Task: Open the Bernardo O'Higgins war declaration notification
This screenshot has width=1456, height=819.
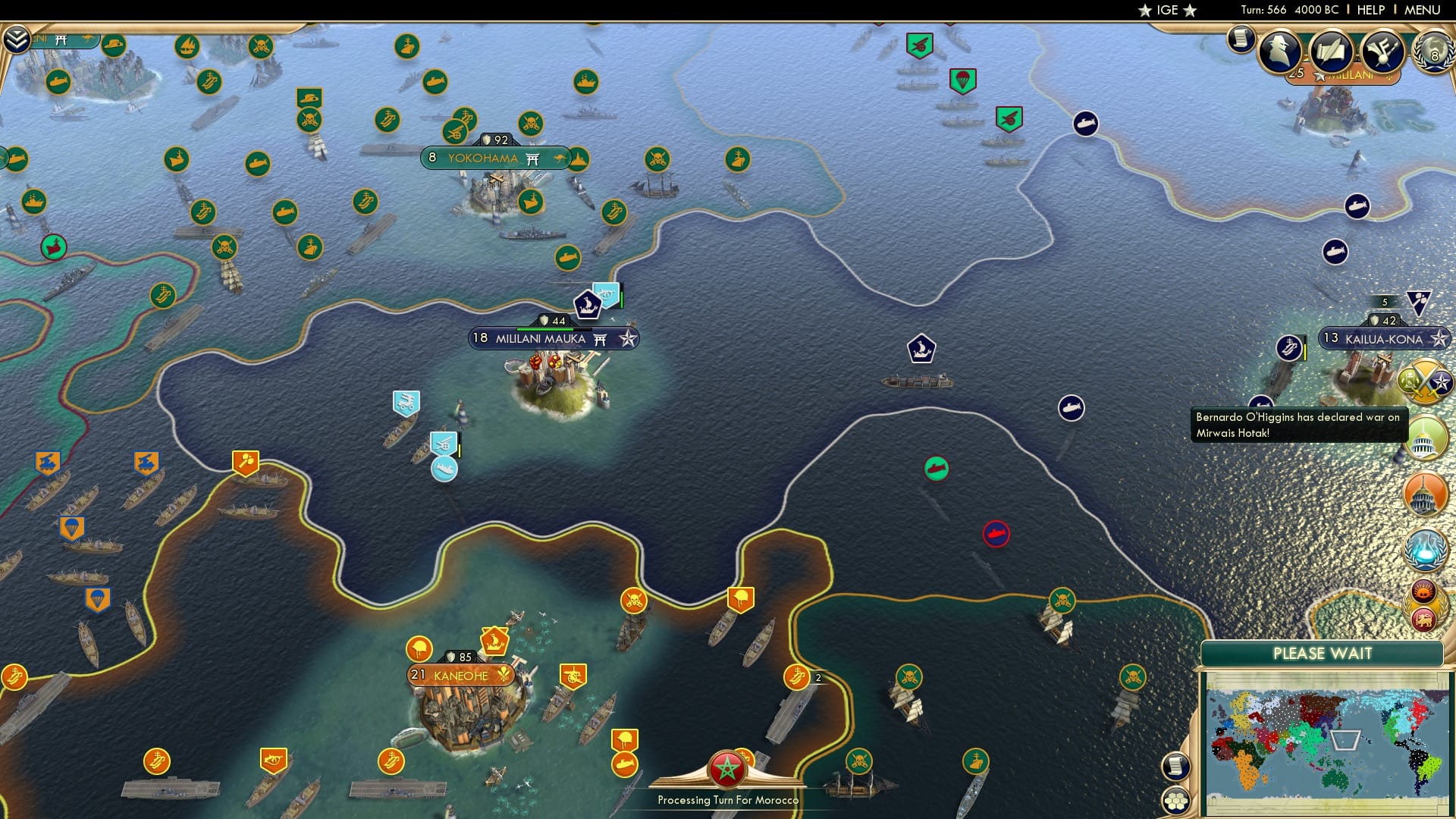Action: pos(1298,425)
